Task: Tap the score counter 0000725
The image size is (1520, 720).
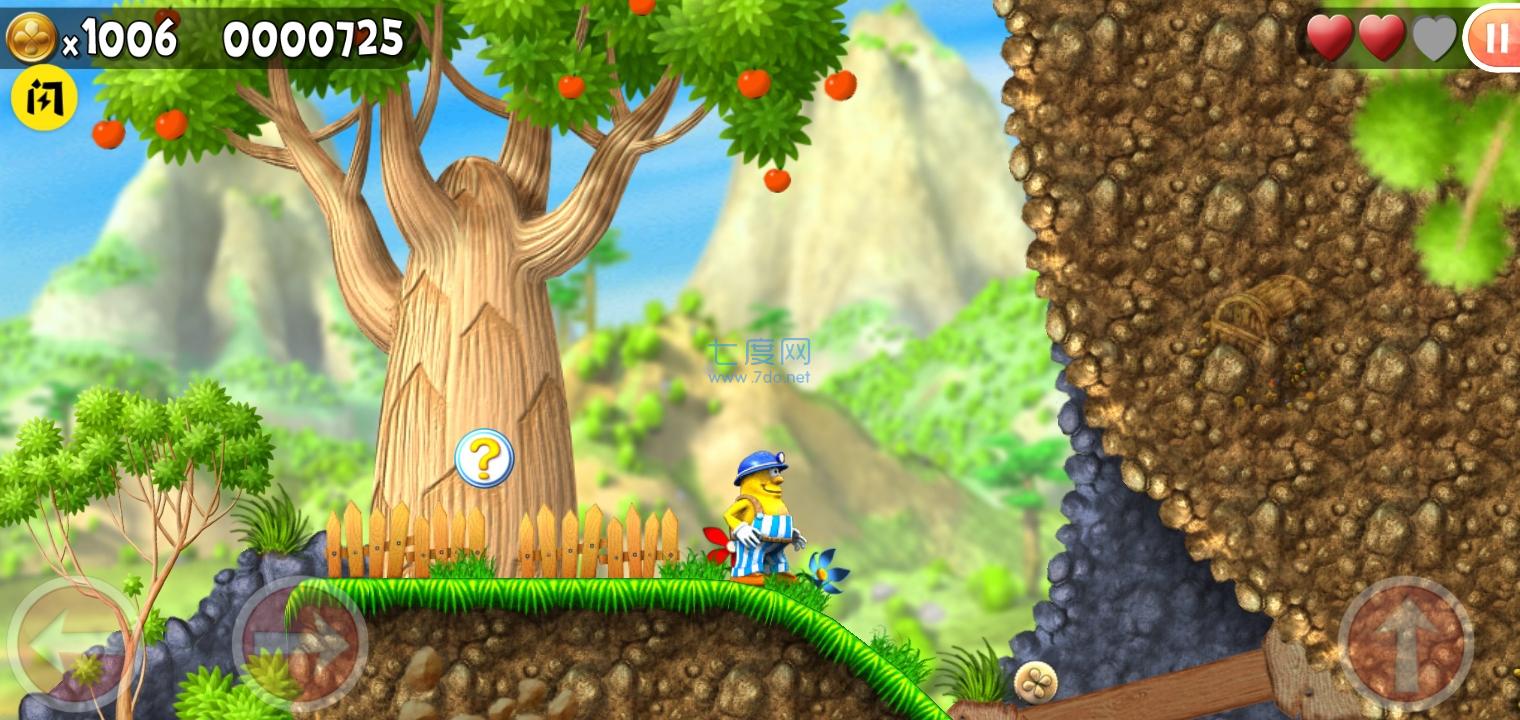Action: point(313,38)
